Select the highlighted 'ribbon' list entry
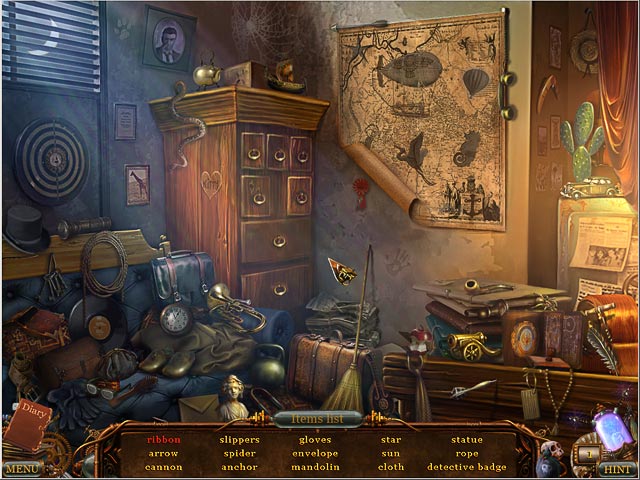 point(163,439)
